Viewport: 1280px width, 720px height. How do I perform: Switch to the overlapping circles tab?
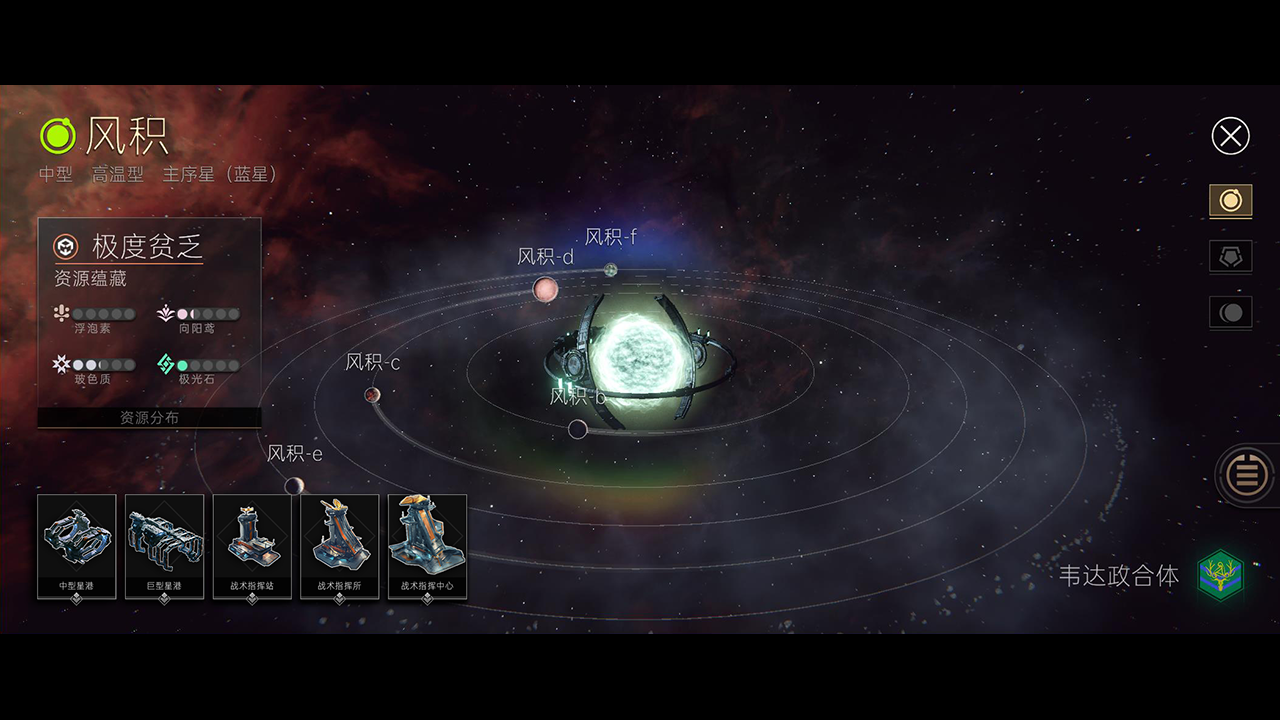click(1230, 313)
